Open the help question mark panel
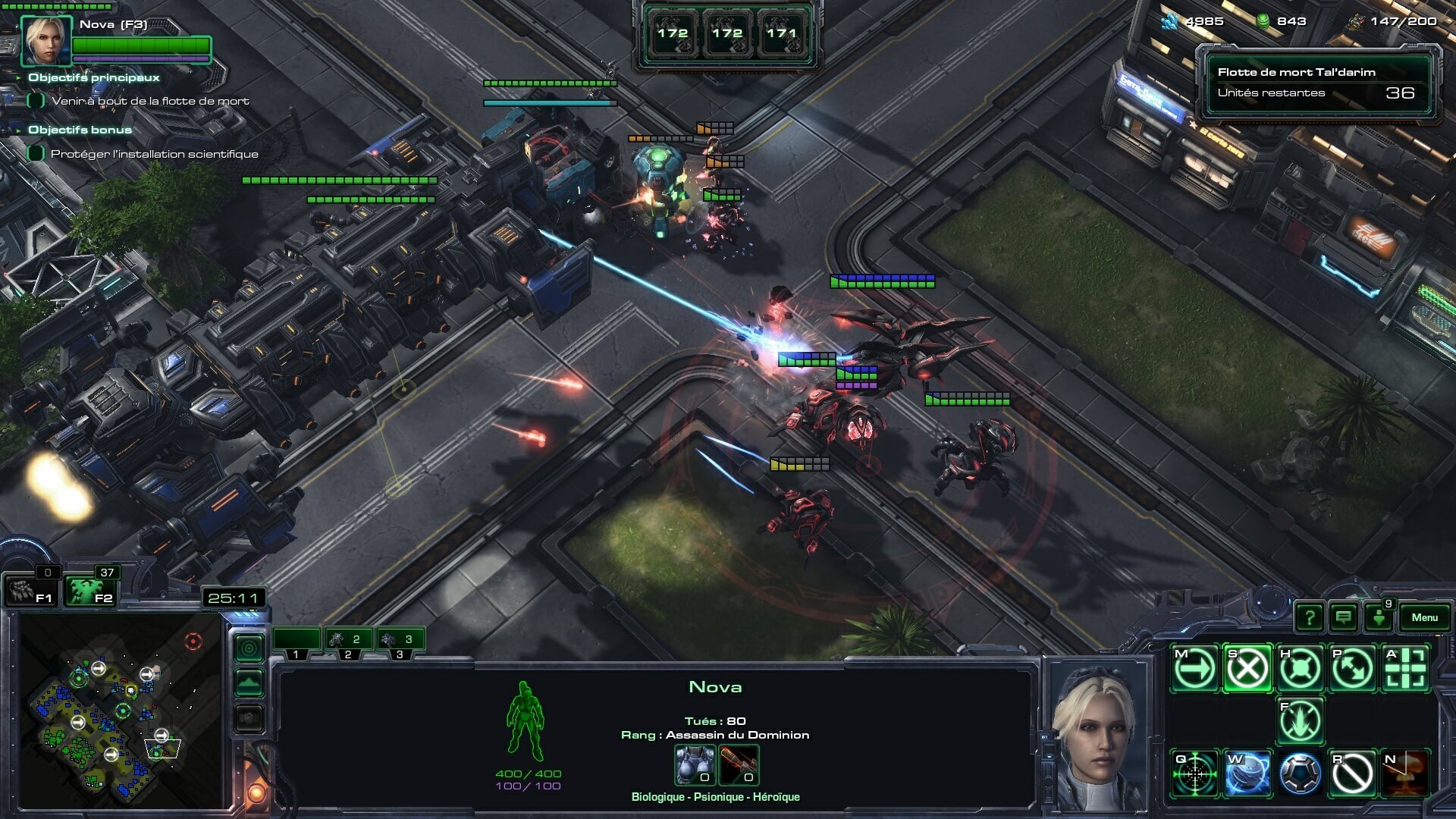 pos(1309,617)
